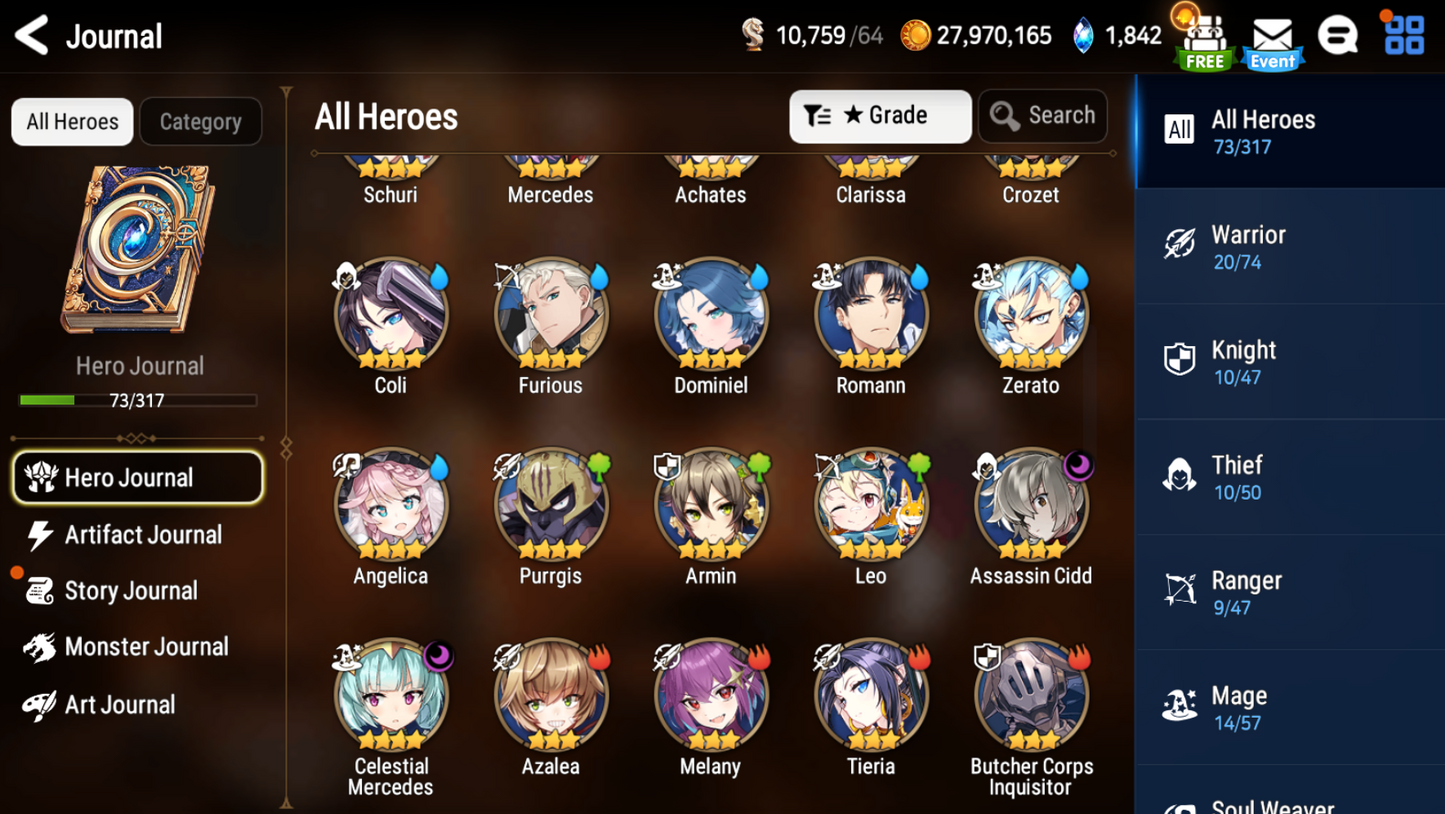The image size is (1445, 814).
Task: Go back using the Journal back arrow
Action: point(33,36)
